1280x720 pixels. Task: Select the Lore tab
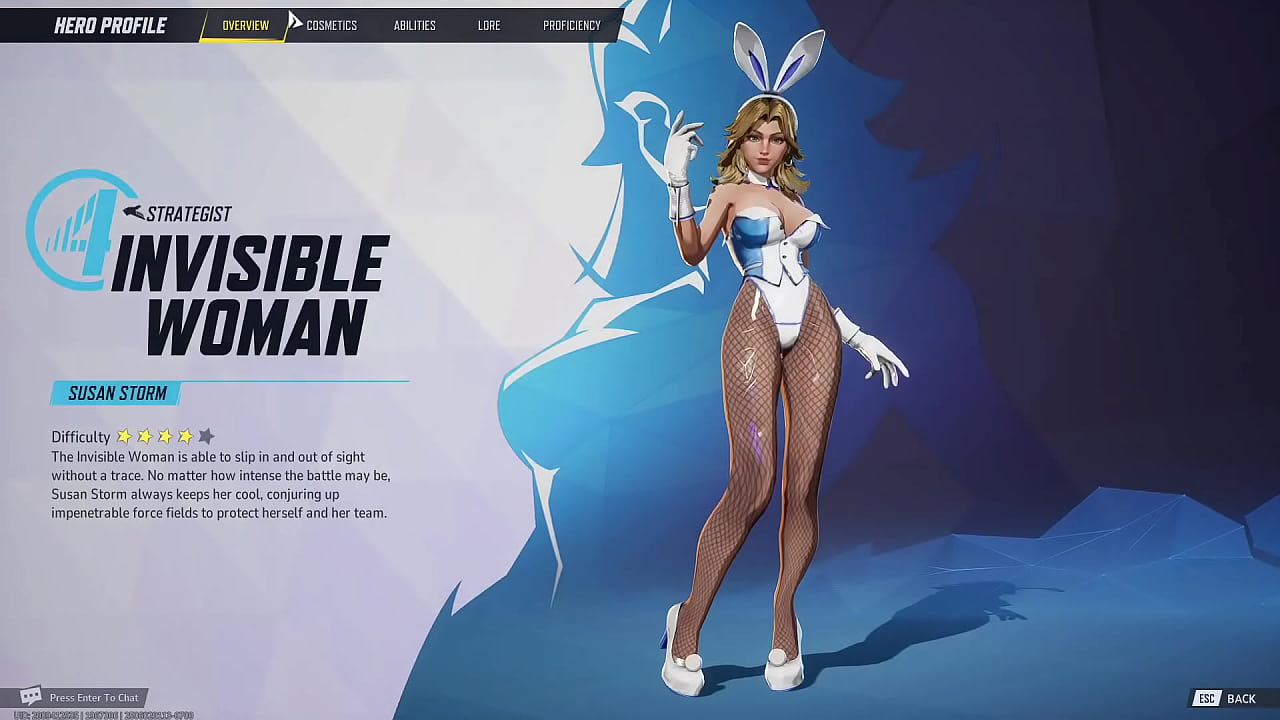[x=489, y=26]
